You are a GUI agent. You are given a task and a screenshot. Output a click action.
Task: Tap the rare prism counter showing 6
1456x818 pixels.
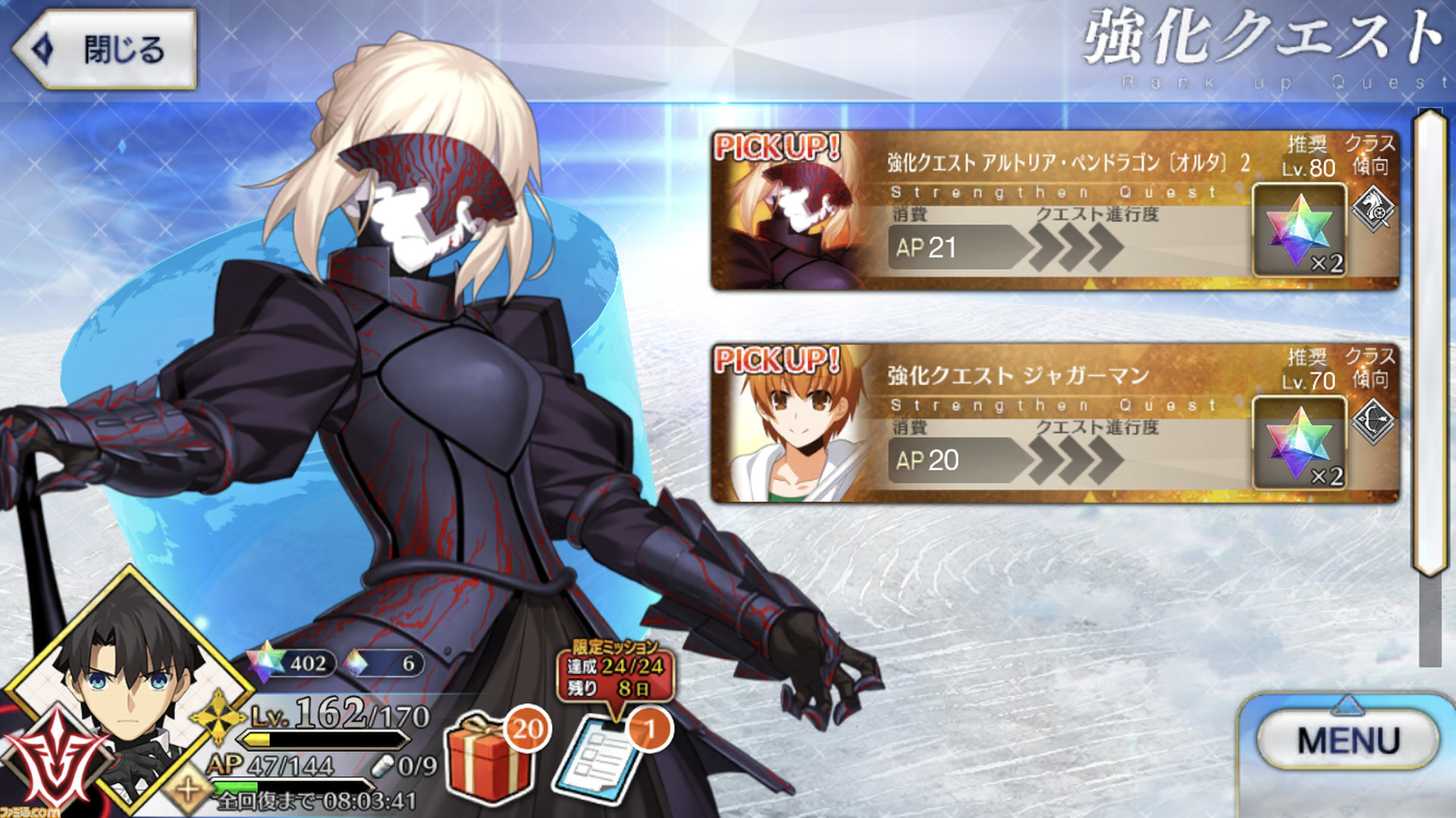pos(387,663)
